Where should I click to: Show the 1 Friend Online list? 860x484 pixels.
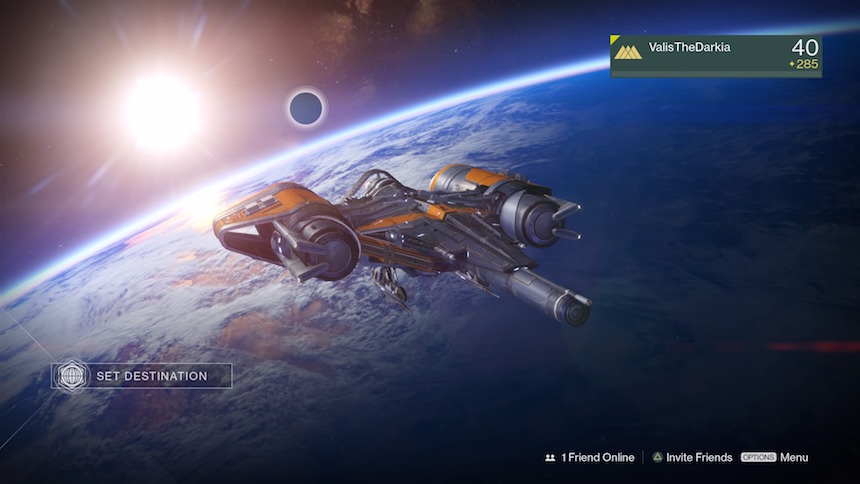(590, 458)
